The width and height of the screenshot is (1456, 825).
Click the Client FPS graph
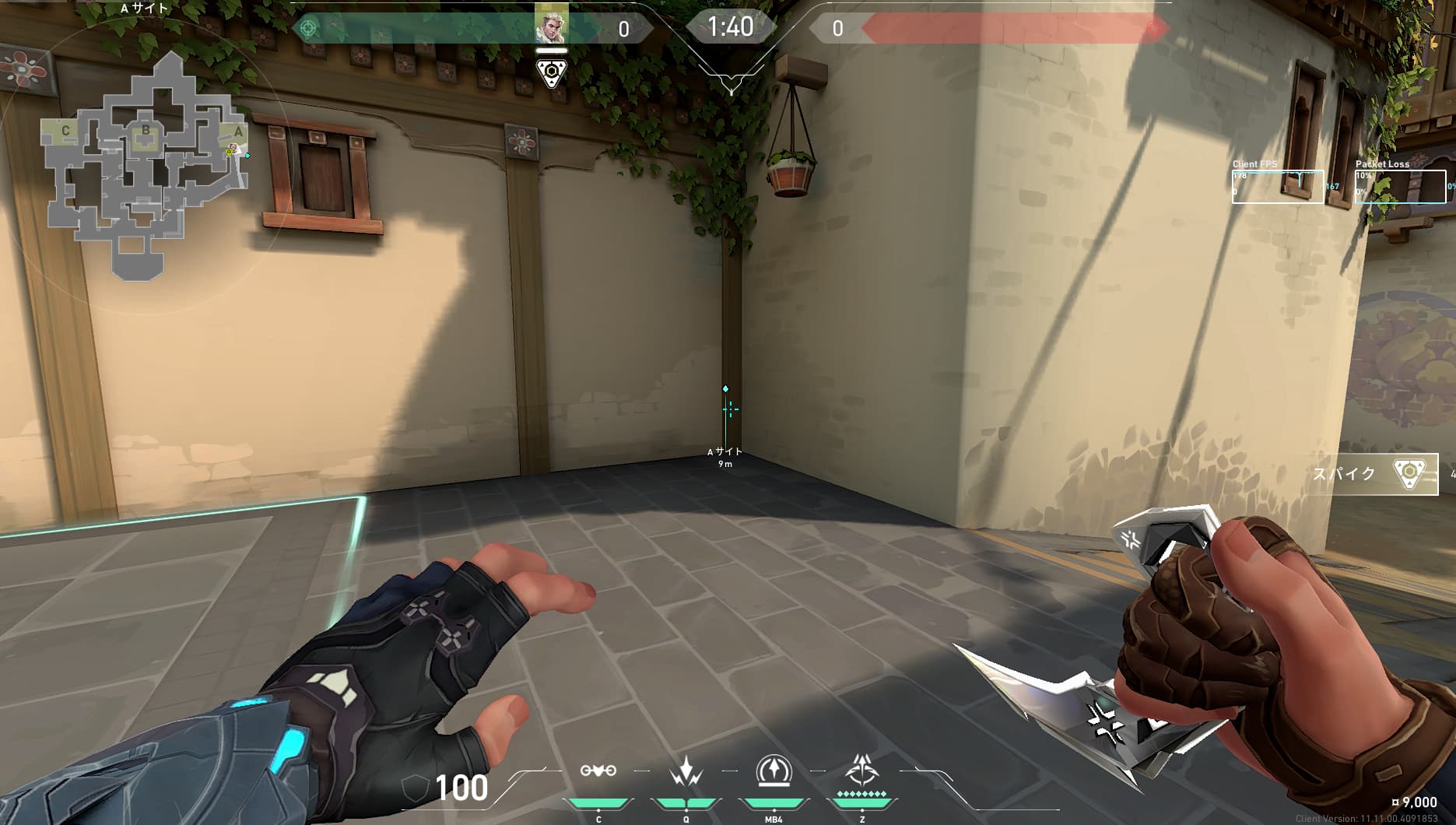tap(1277, 187)
